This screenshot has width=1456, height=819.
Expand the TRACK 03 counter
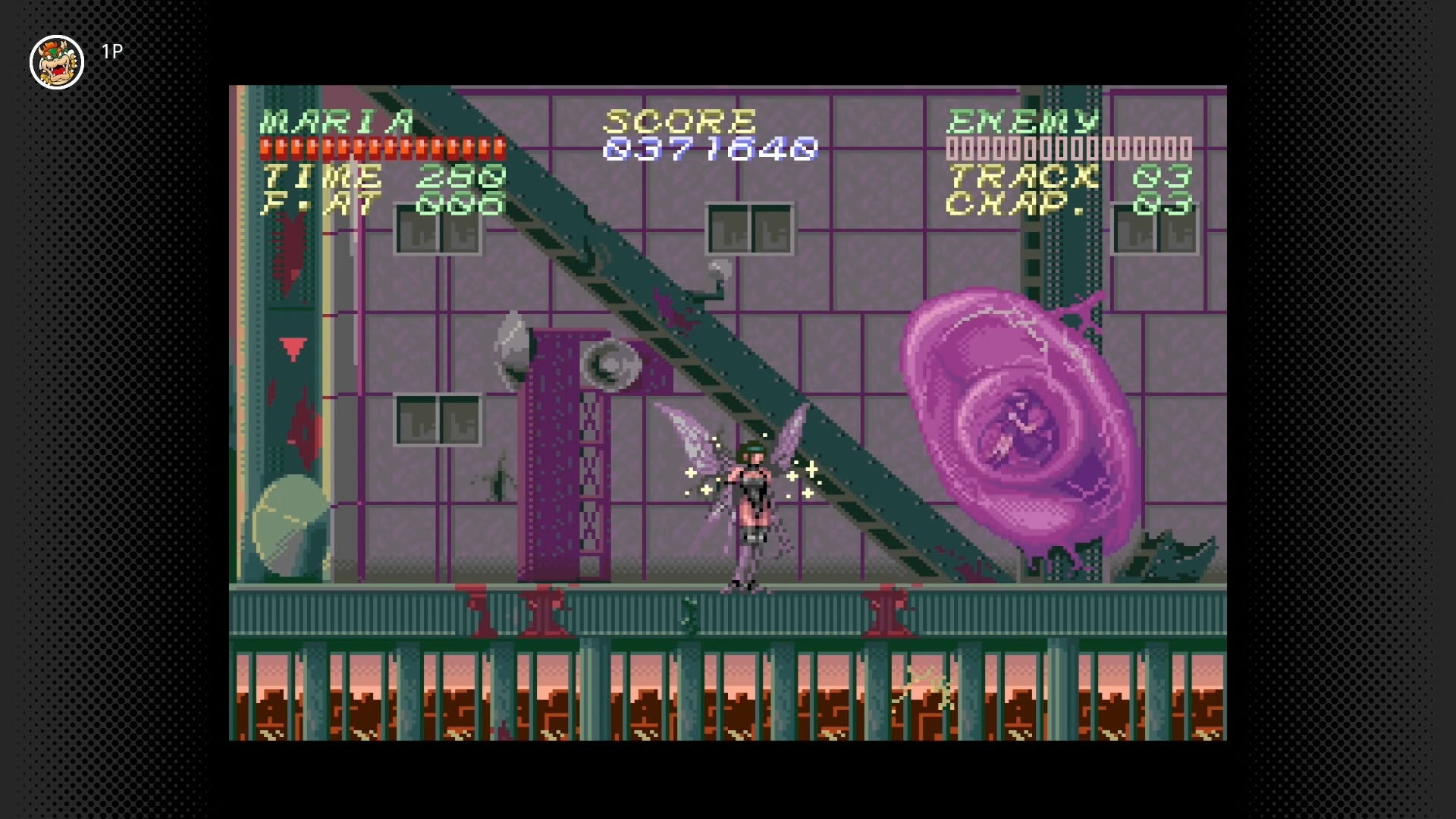point(1062,177)
